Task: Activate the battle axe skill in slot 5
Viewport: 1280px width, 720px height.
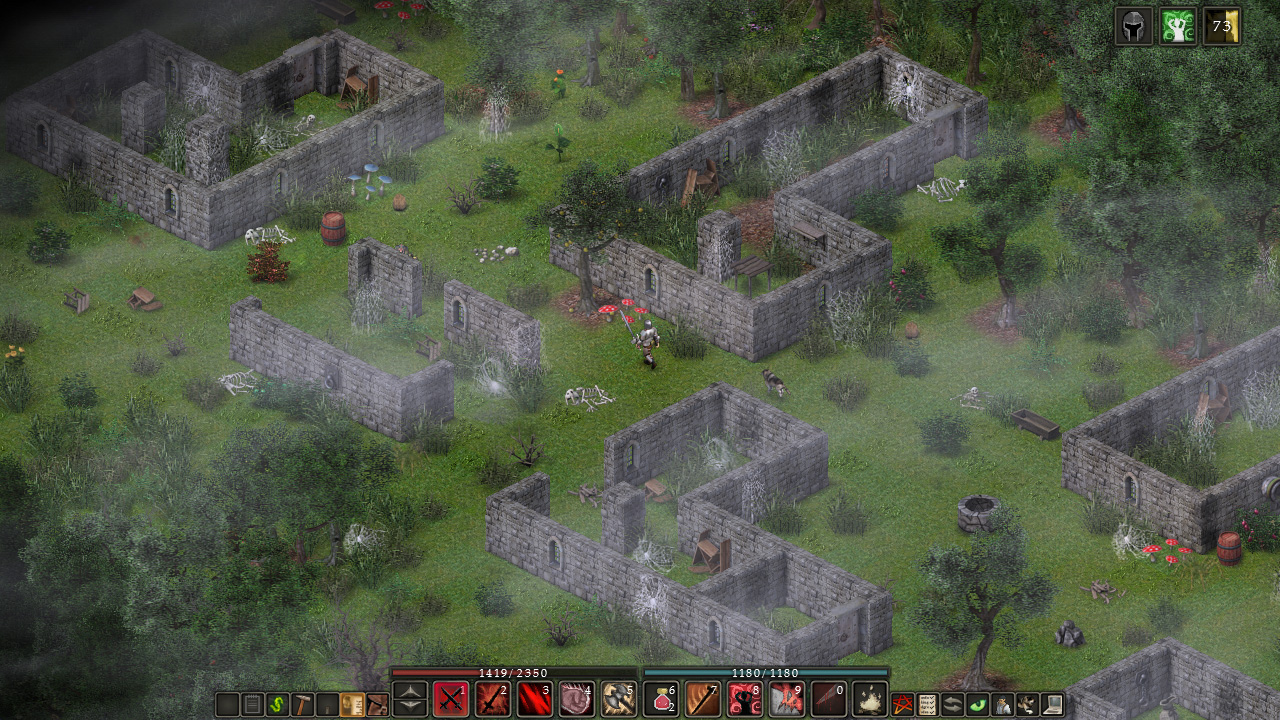Action: (x=619, y=698)
